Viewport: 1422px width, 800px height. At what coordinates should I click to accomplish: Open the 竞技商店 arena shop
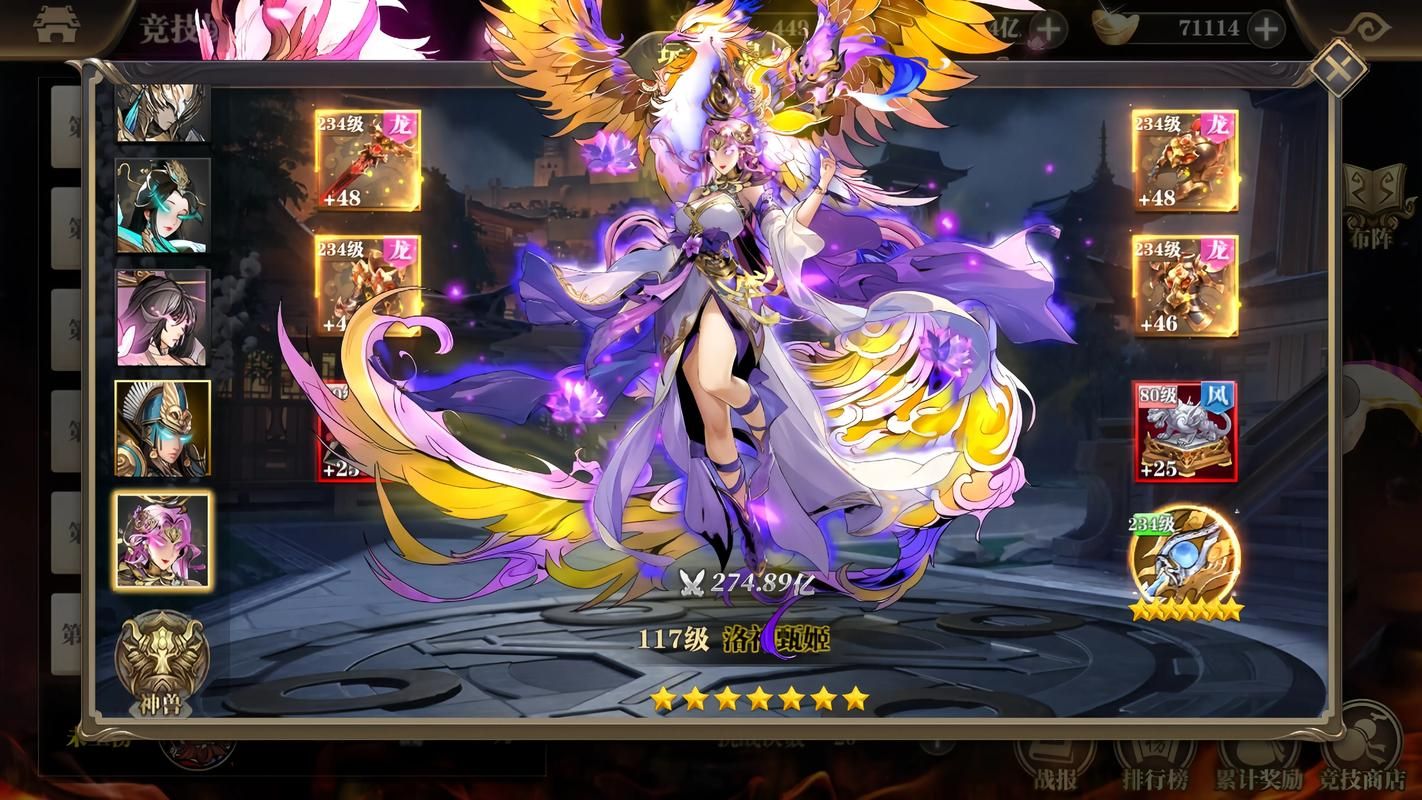point(1368,752)
